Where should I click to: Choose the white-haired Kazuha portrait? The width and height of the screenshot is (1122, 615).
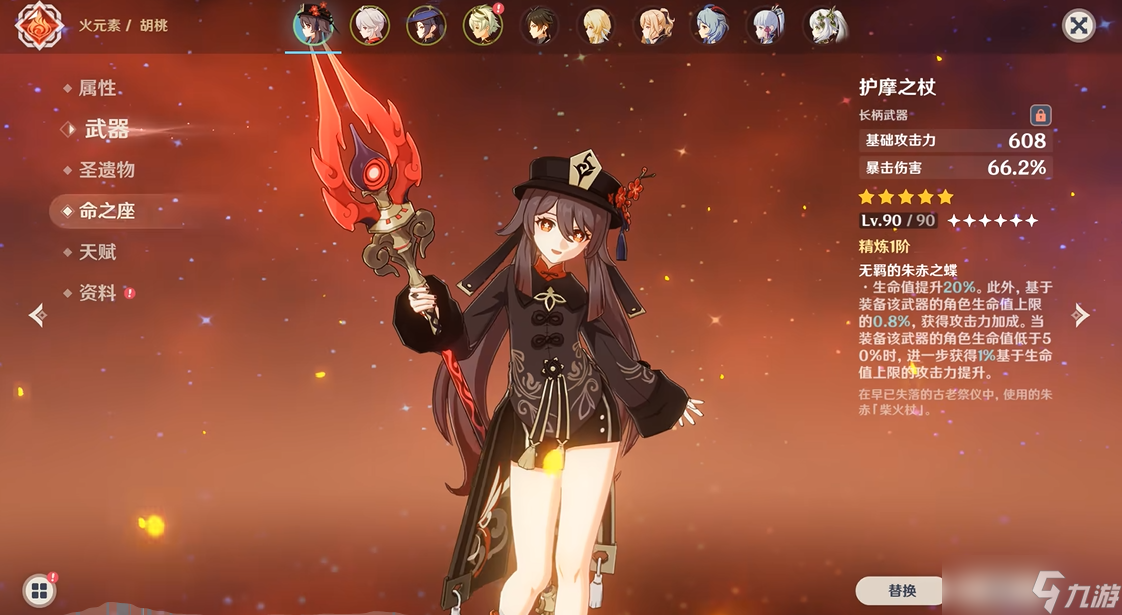(370, 26)
